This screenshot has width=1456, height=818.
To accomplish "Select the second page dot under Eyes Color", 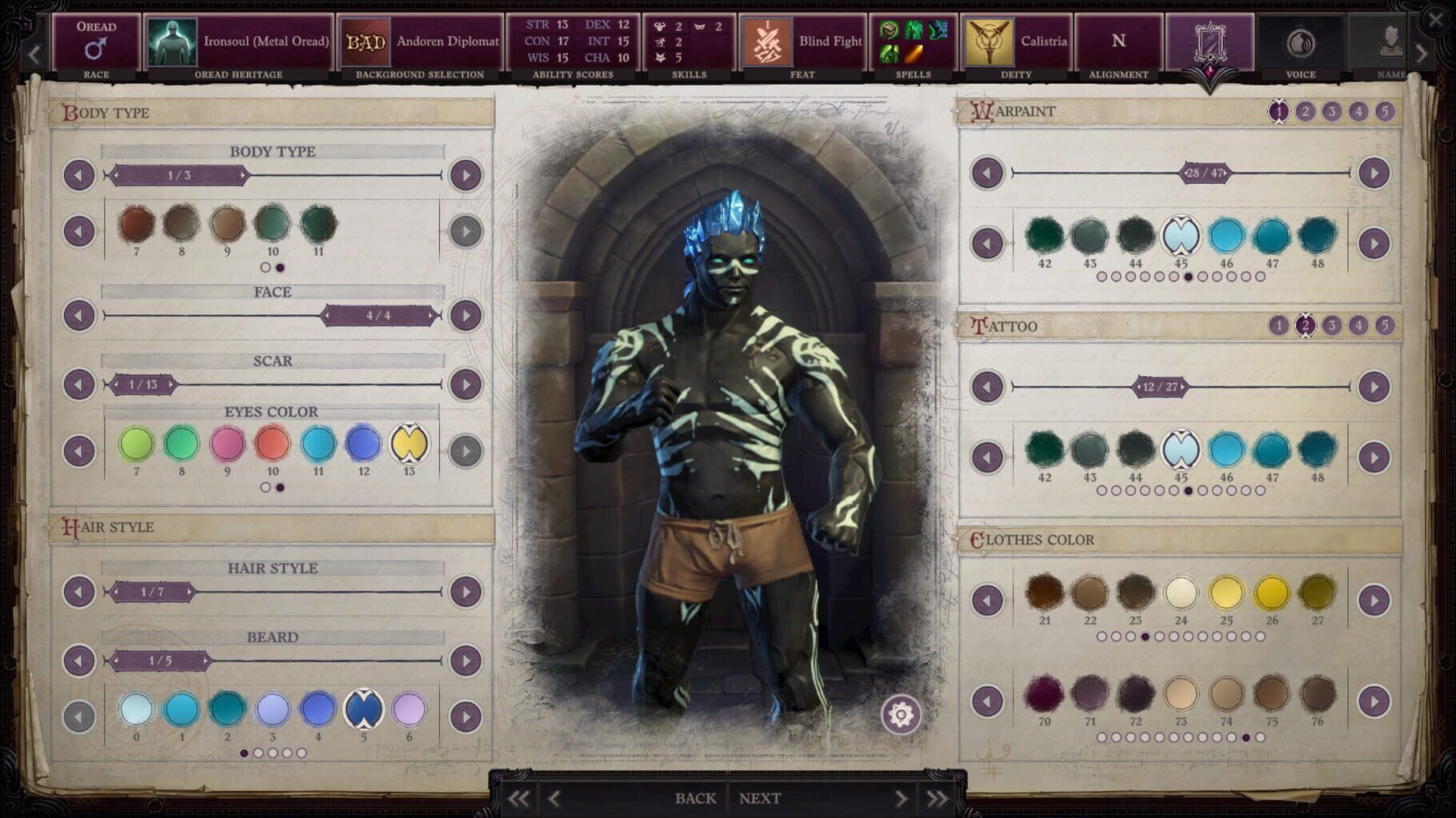I will 280,486.
